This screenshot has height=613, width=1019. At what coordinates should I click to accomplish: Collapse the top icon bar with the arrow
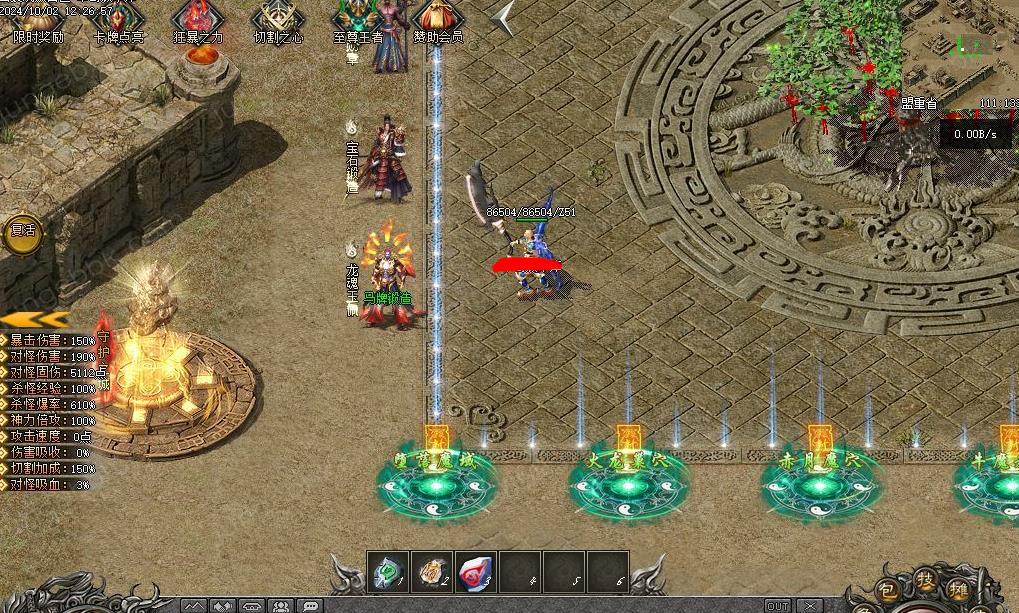tap(505, 18)
